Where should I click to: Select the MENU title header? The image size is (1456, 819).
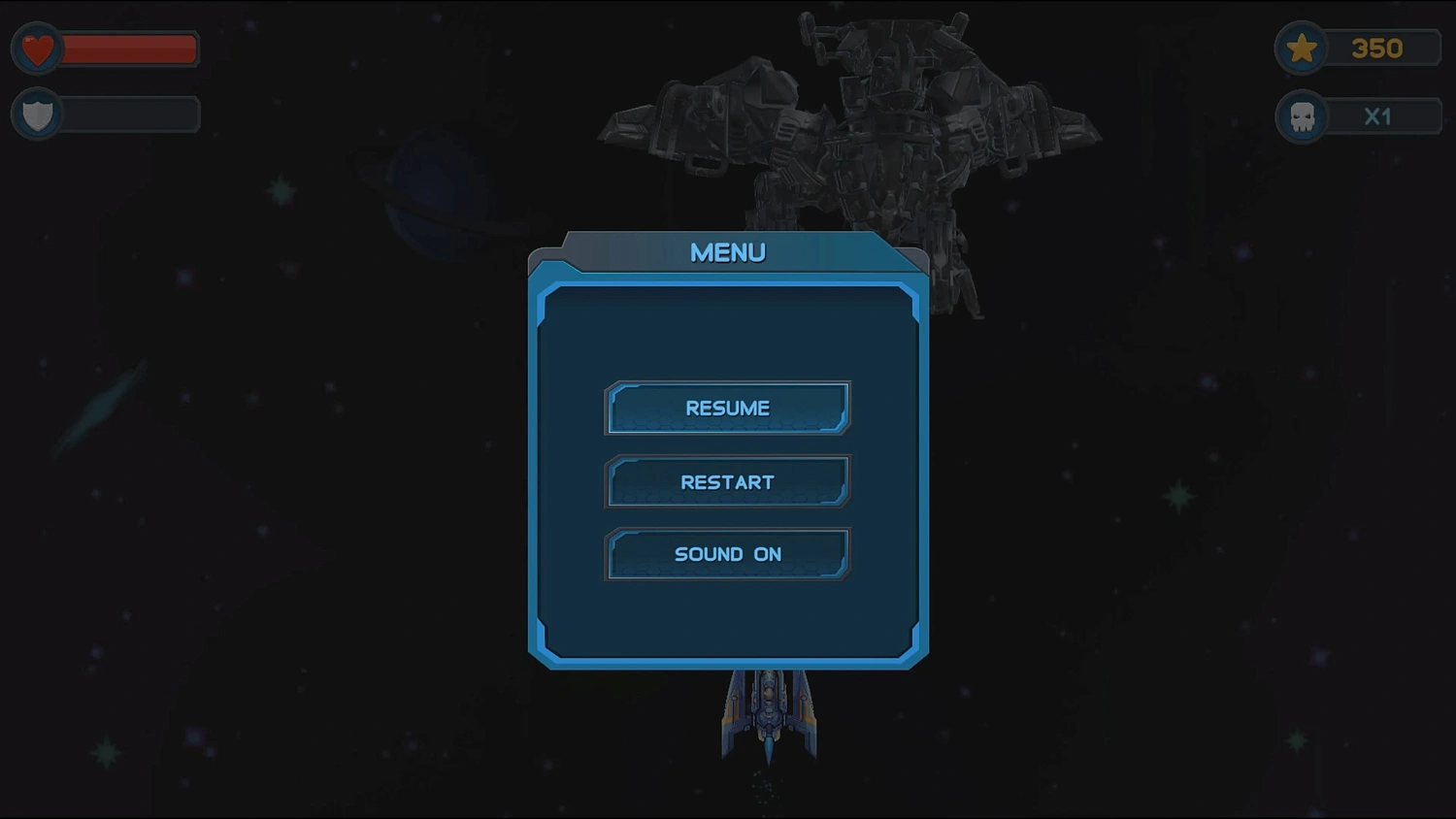tap(727, 251)
